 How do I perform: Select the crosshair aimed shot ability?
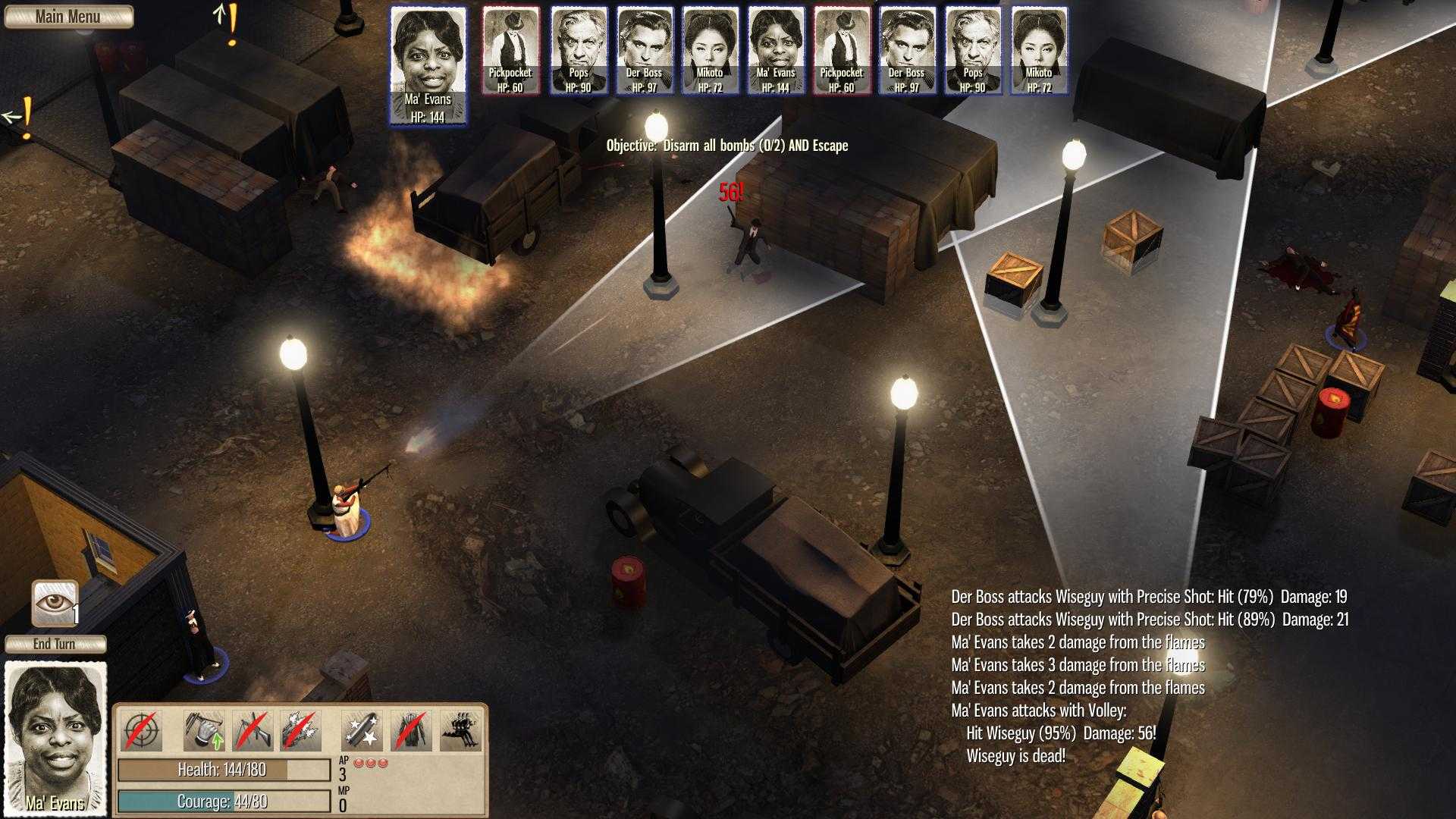pos(141,730)
